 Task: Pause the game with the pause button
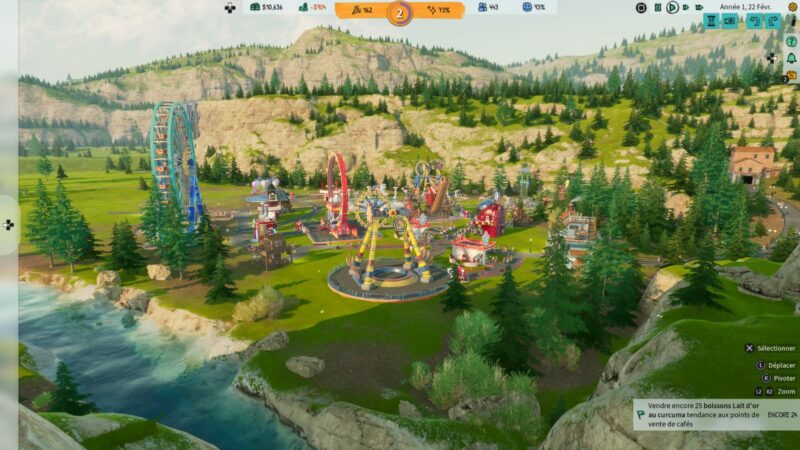click(x=657, y=7)
